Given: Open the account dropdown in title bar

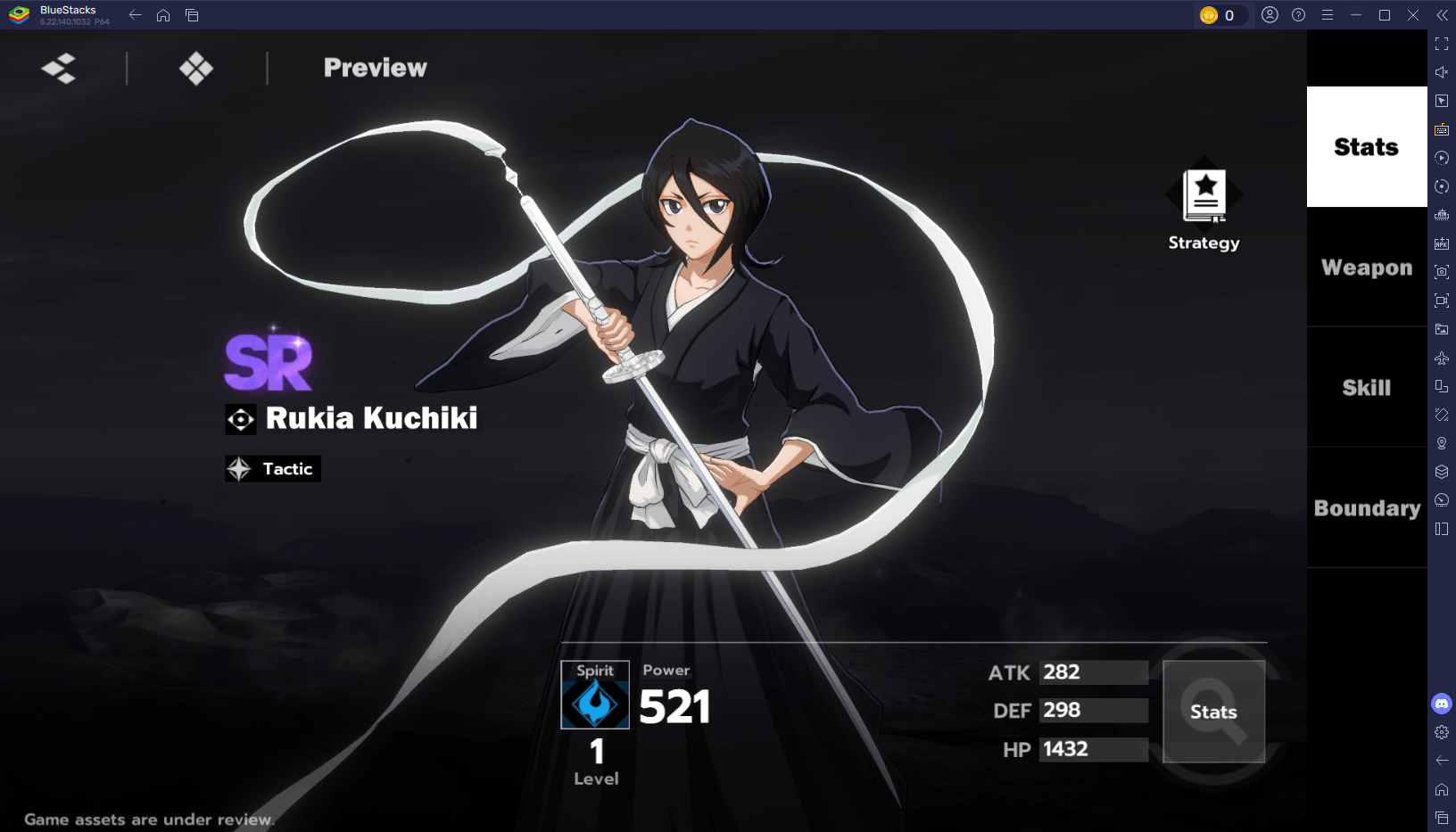Looking at the screenshot, I should tap(1270, 14).
